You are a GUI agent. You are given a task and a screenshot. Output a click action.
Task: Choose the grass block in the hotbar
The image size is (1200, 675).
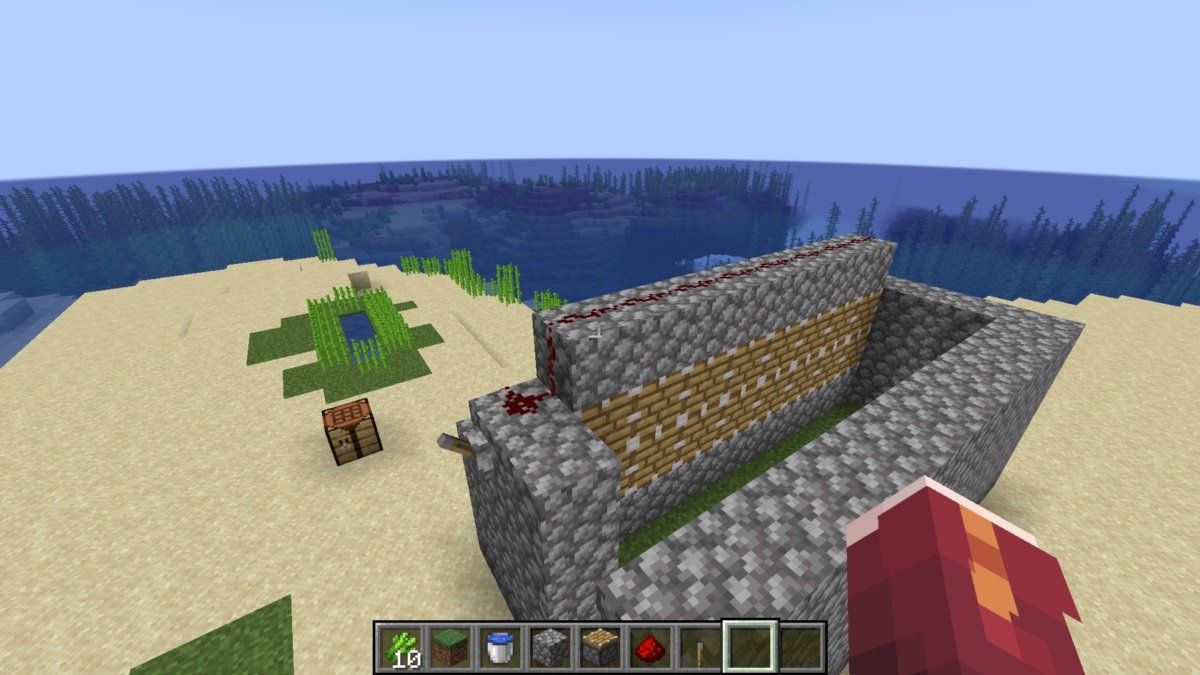[450, 647]
